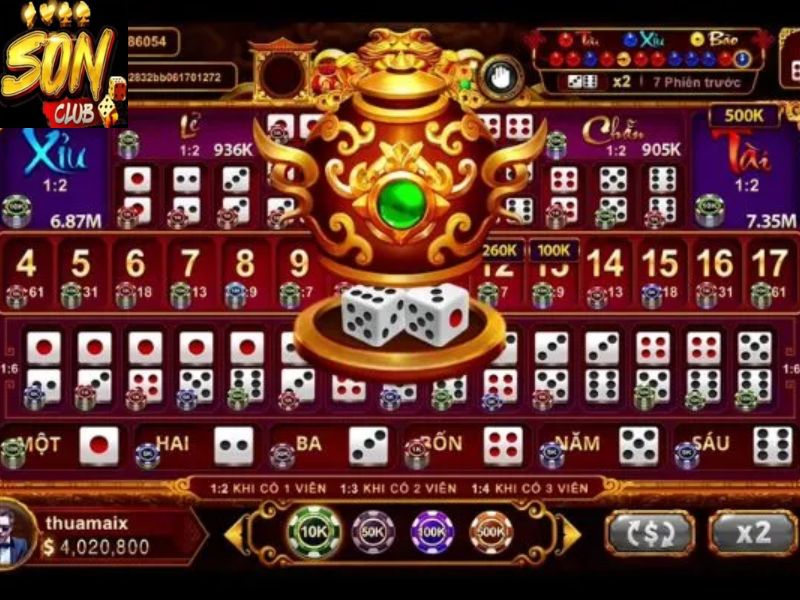
Task: Choose the 500K chip
Action: 491,532
